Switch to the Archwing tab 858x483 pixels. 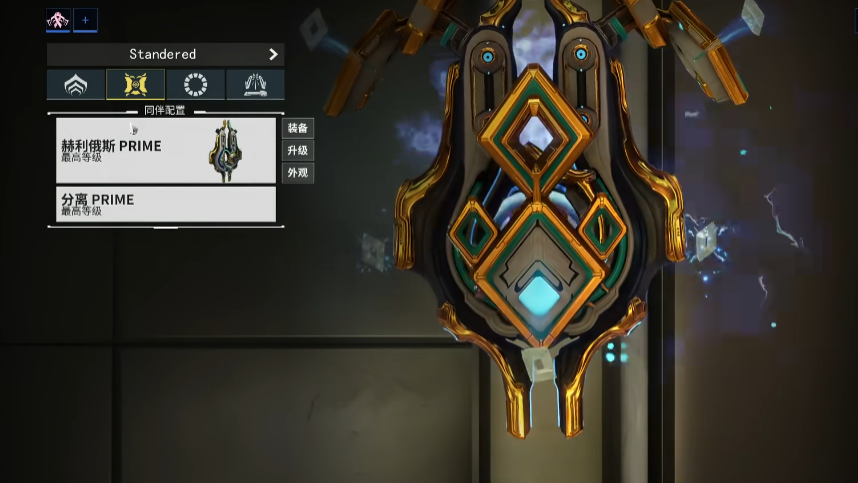click(255, 85)
